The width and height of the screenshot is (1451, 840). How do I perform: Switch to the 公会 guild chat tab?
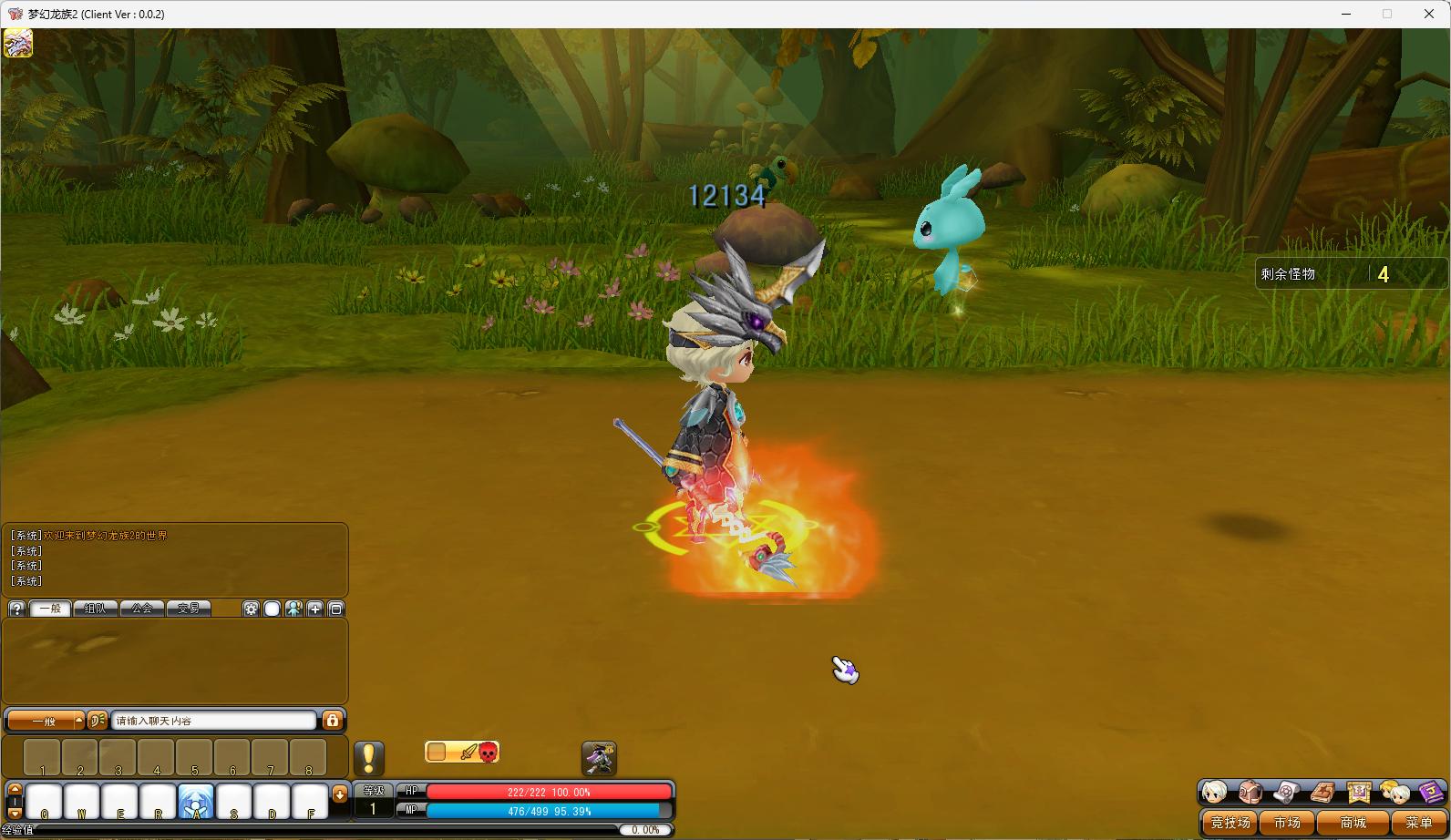click(142, 609)
